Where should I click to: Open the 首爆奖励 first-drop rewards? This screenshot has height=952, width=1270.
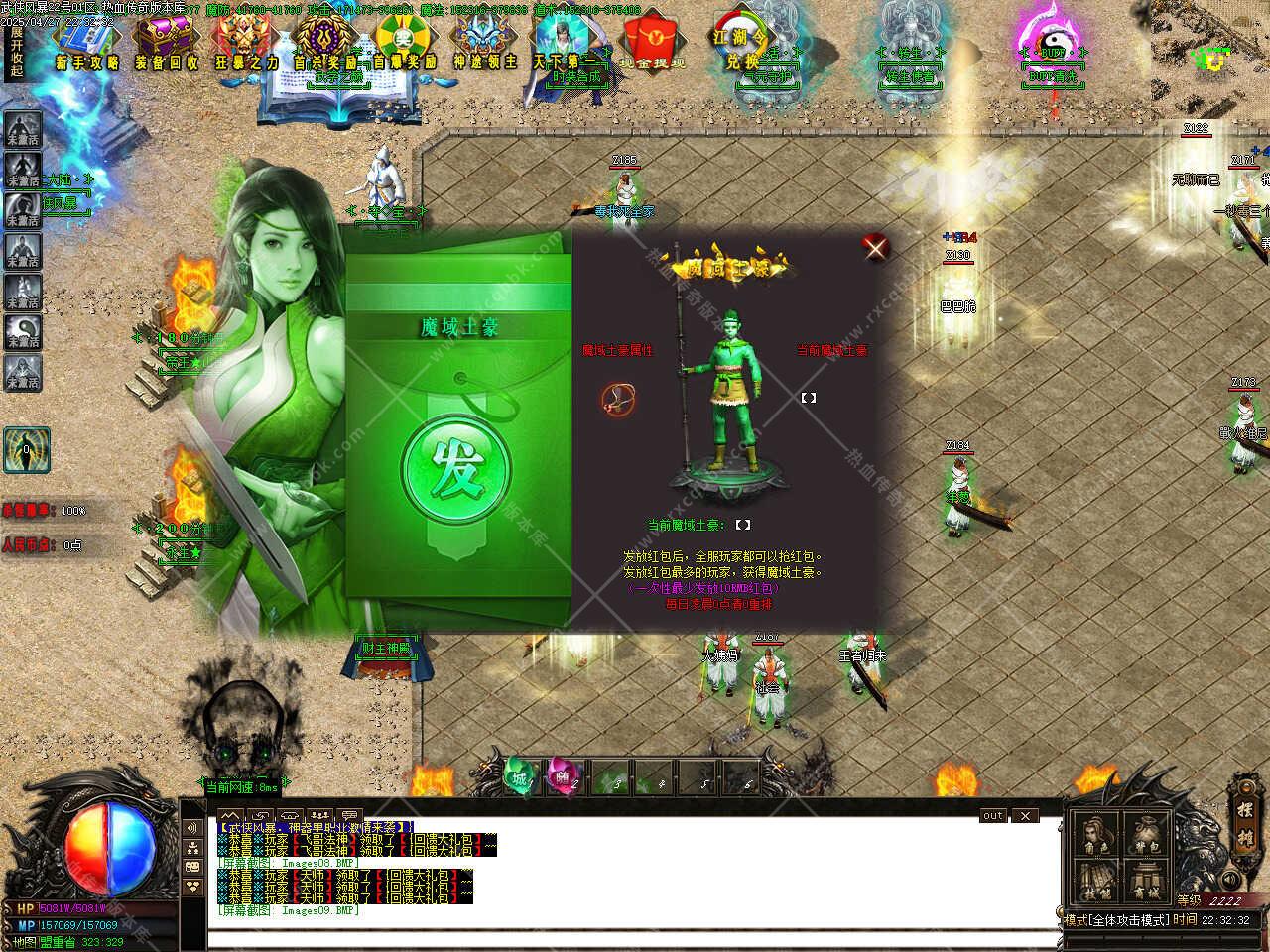[405, 45]
